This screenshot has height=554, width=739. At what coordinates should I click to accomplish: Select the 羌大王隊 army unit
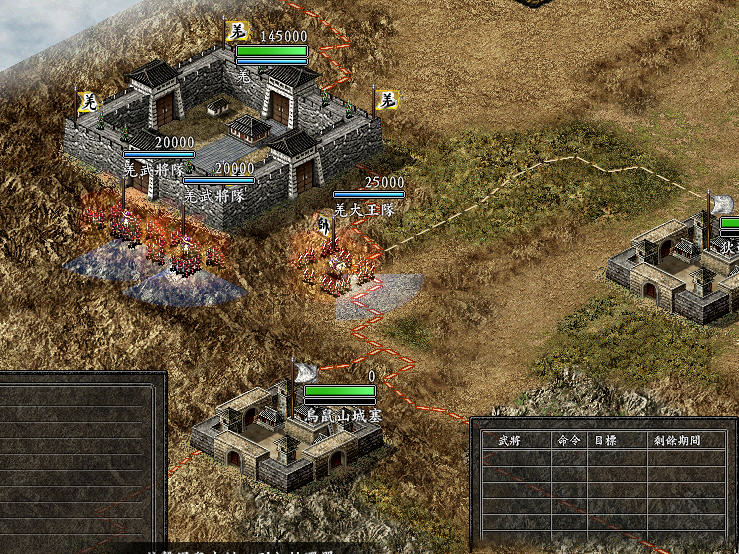click(x=337, y=263)
